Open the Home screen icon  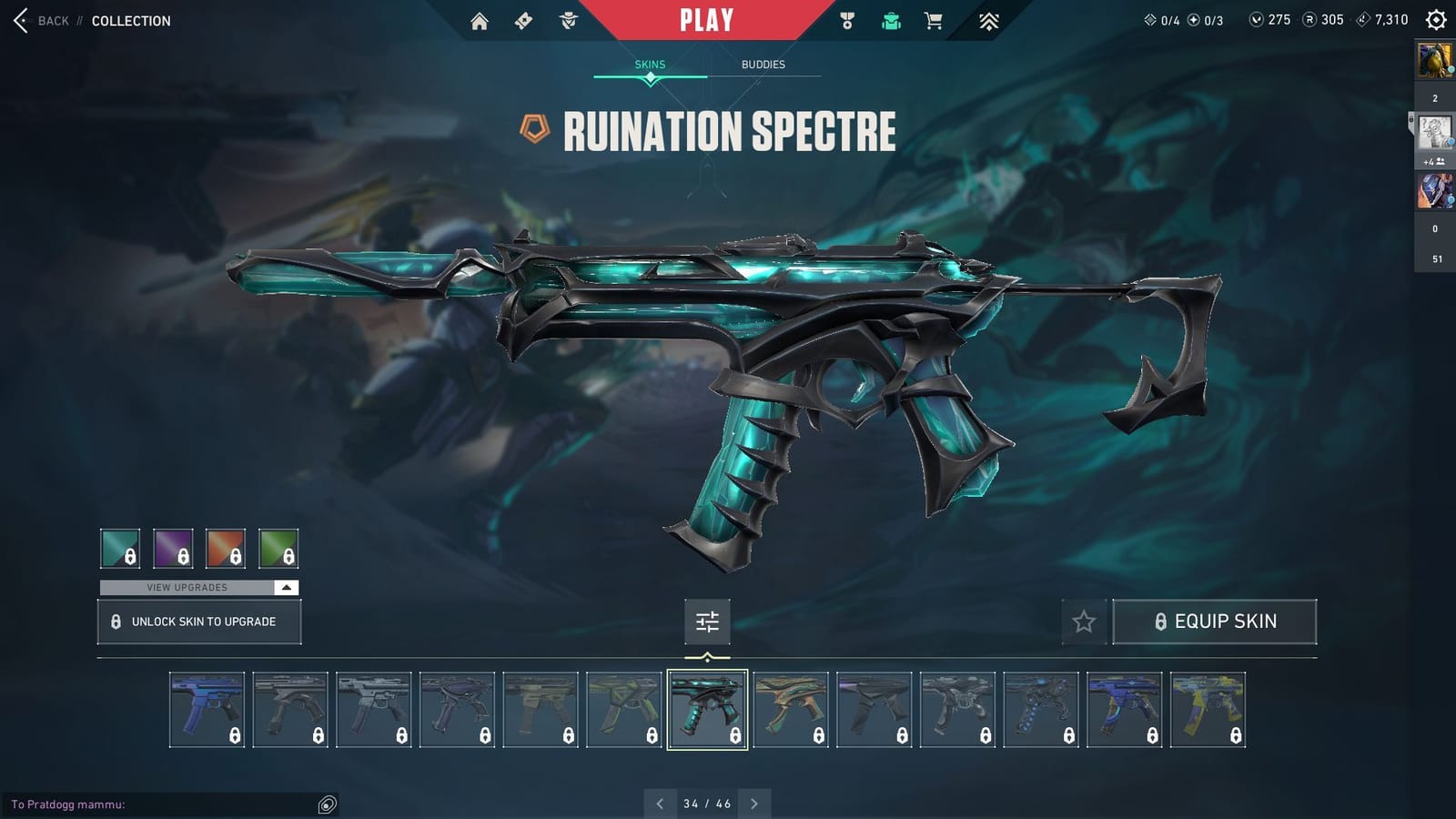pos(480,19)
